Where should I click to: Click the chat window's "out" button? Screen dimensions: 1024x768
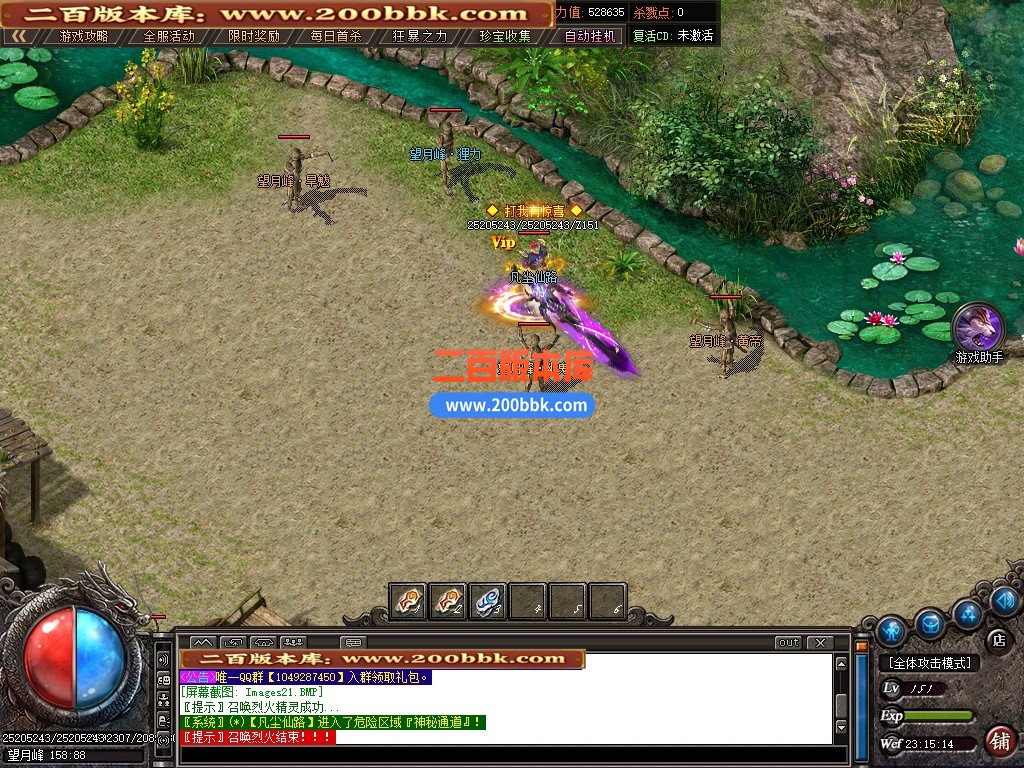click(789, 642)
